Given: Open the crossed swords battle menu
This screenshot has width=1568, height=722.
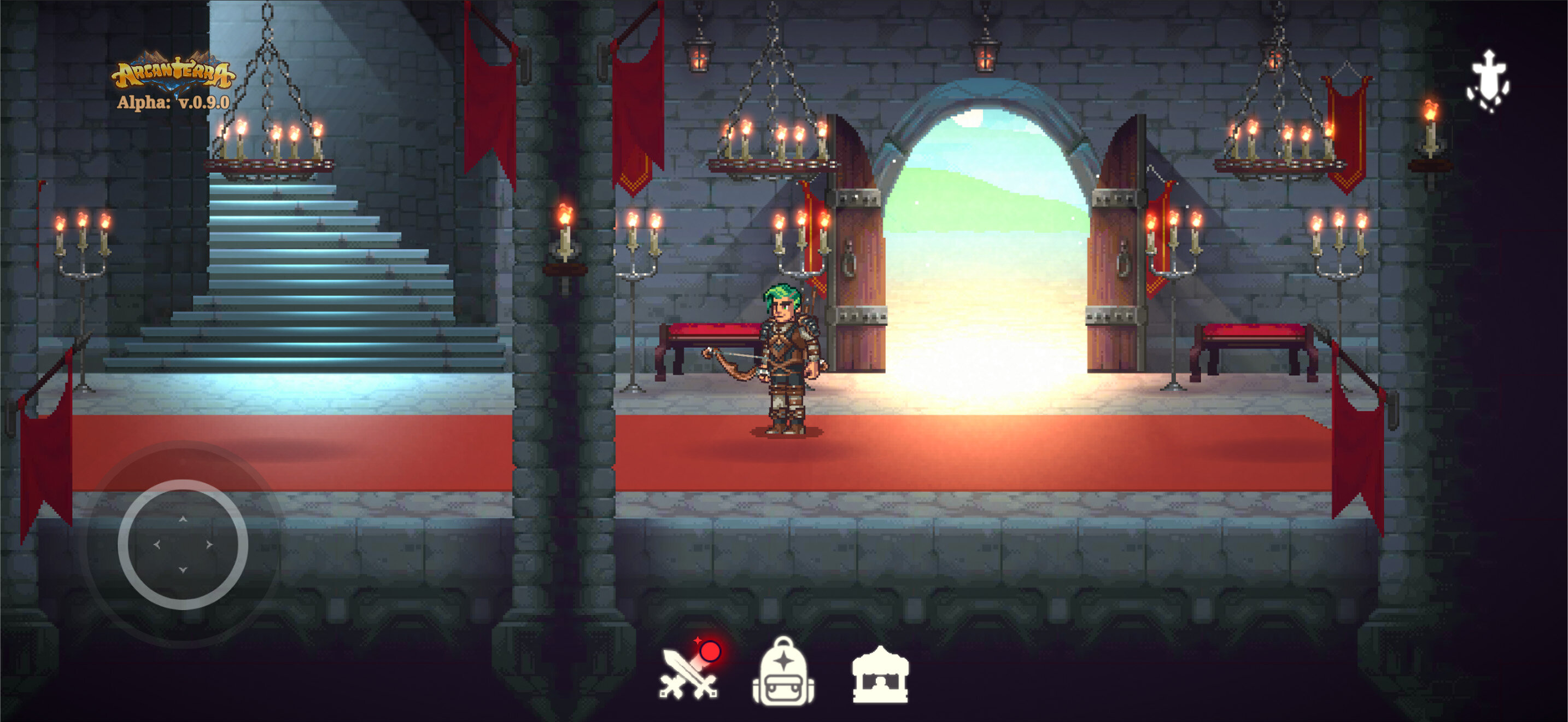Looking at the screenshot, I should (x=689, y=674).
